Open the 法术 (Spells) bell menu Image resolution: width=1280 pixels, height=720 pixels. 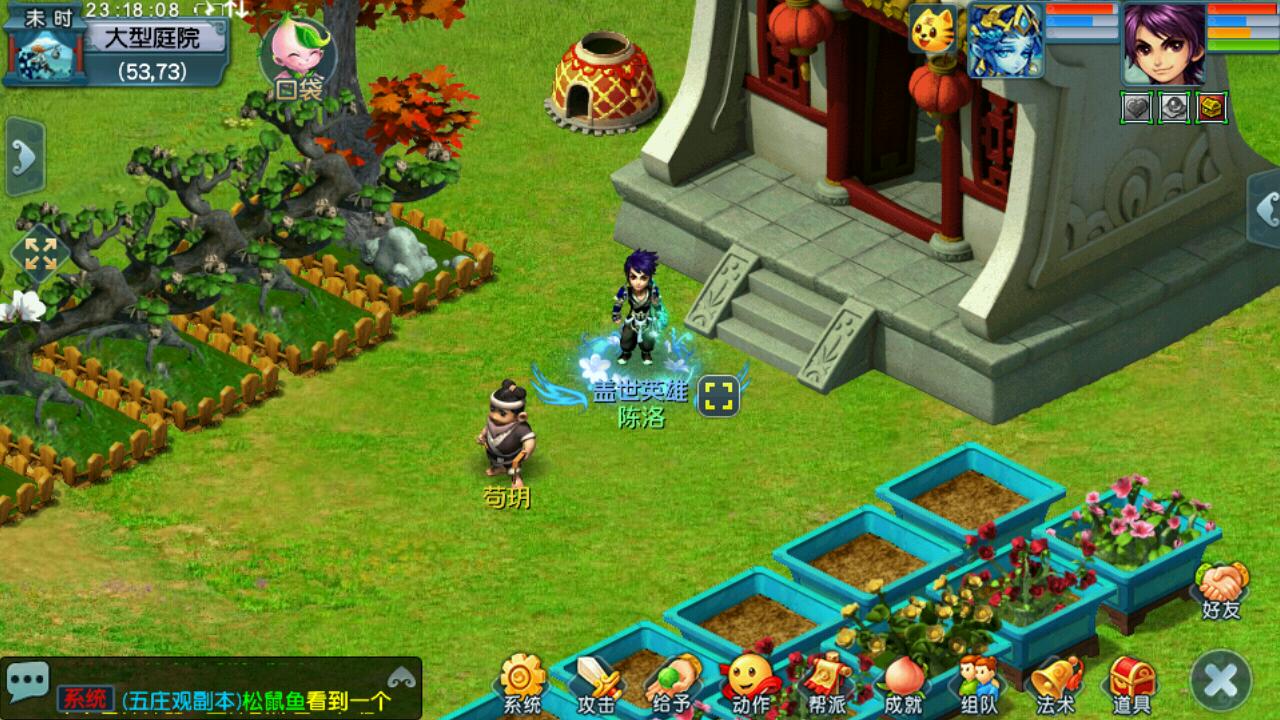pos(1055,685)
